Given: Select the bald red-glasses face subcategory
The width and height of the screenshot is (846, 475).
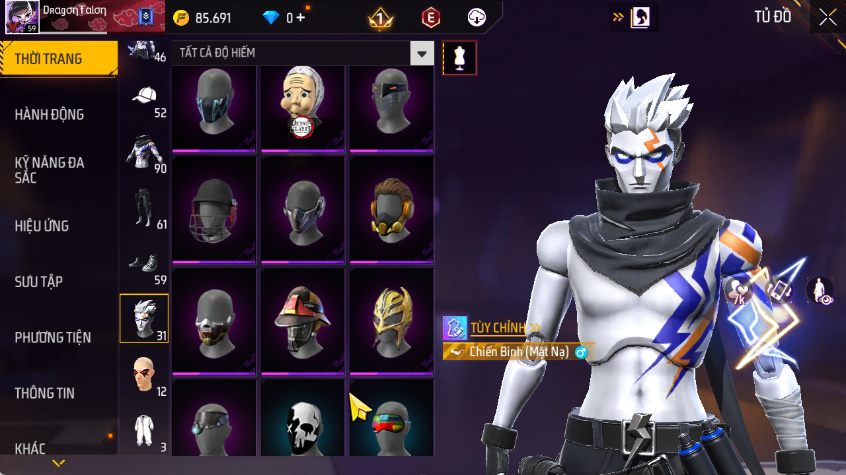Looking at the screenshot, I should (x=144, y=373).
